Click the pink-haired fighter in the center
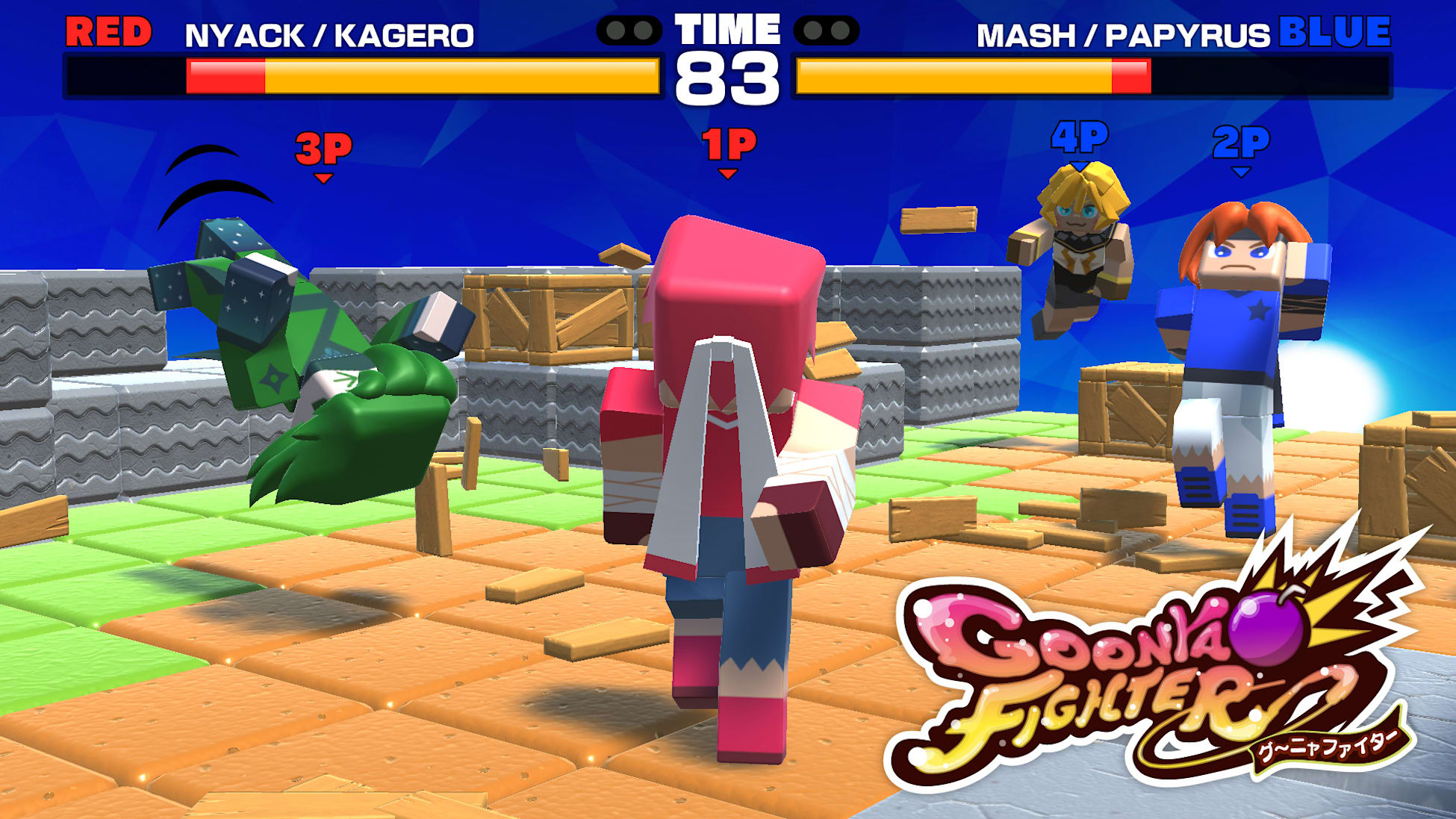Screen dimensions: 1456x819 (725, 448)
